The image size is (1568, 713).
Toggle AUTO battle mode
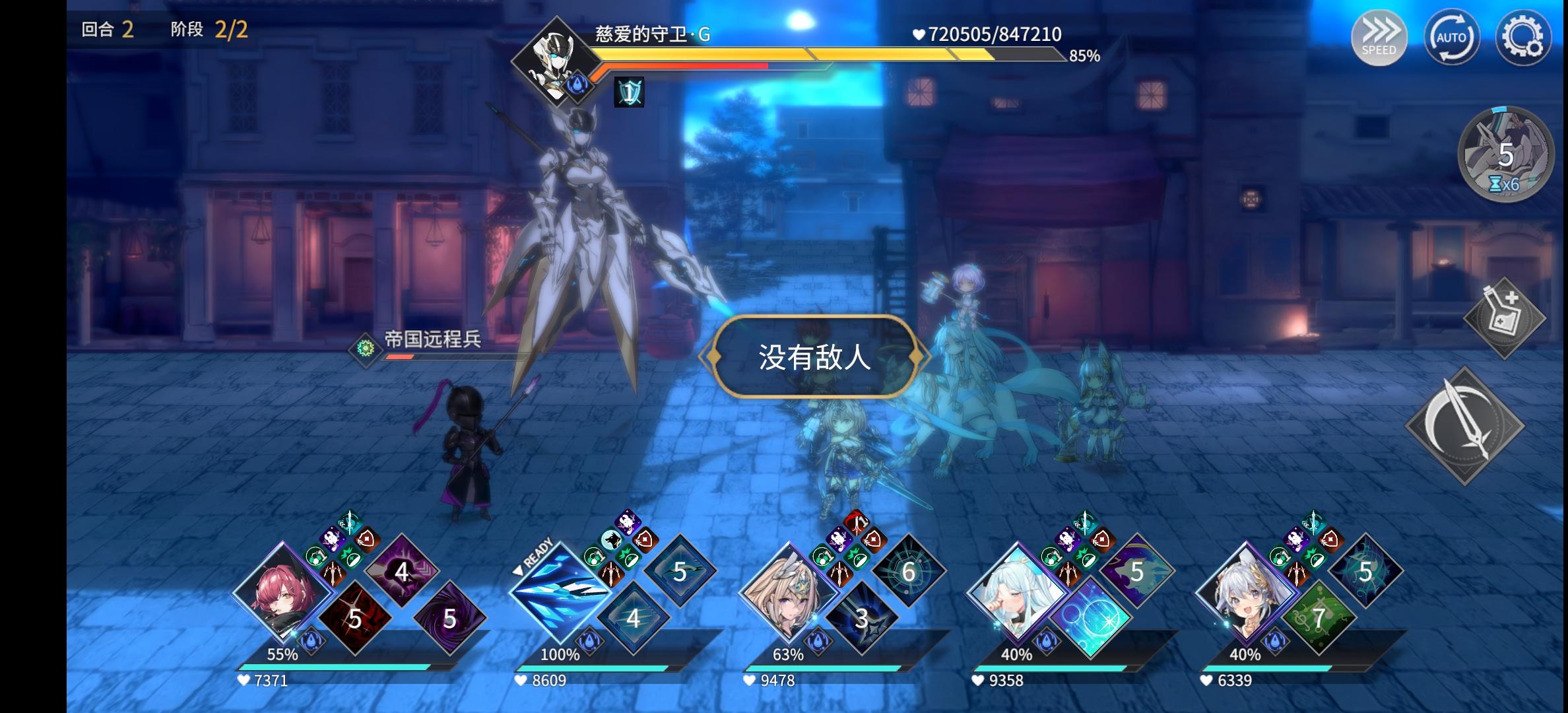point(1451,38)
